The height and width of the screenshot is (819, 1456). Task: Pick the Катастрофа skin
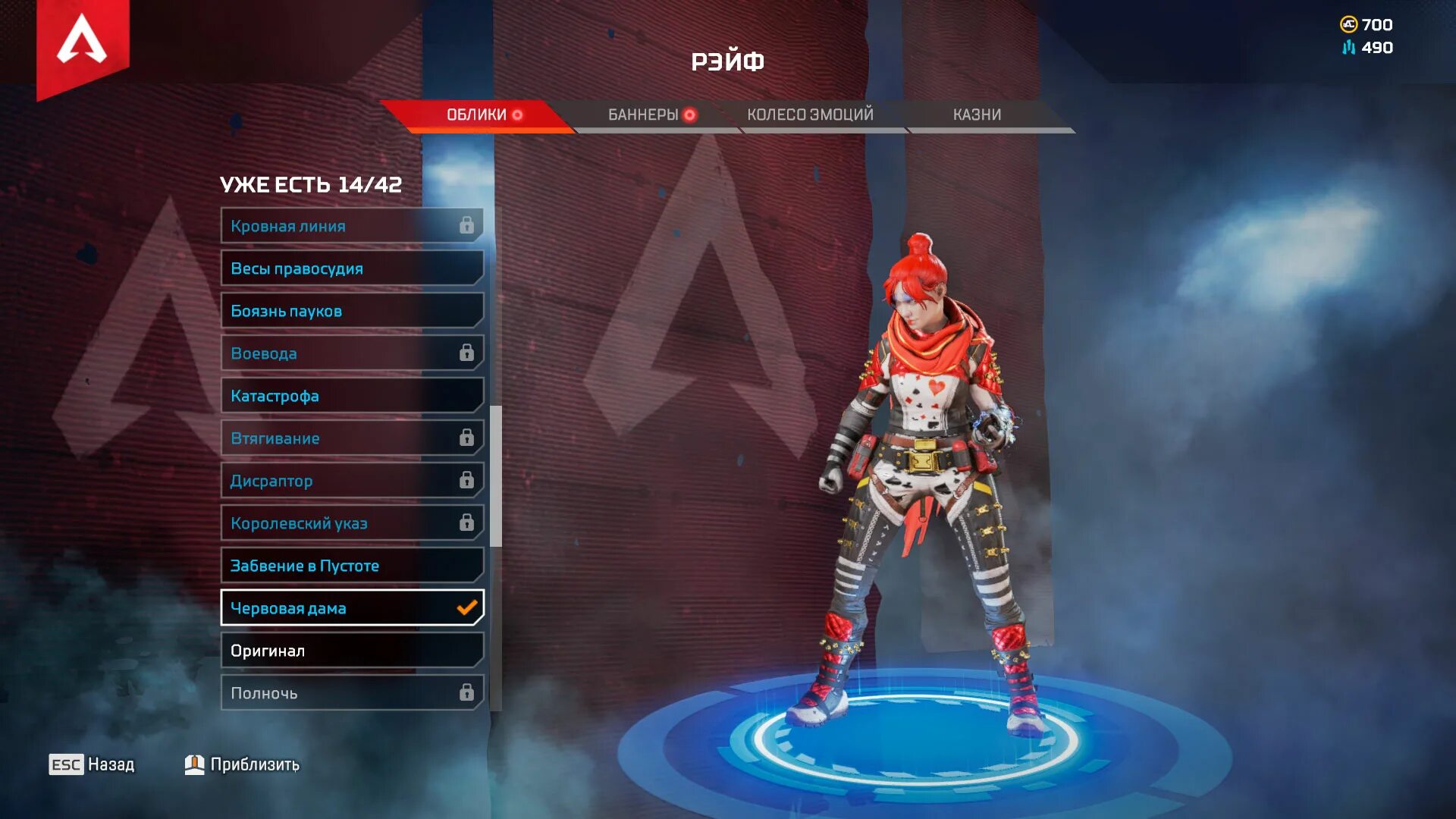pyautogui.click(x=352, y=396)
